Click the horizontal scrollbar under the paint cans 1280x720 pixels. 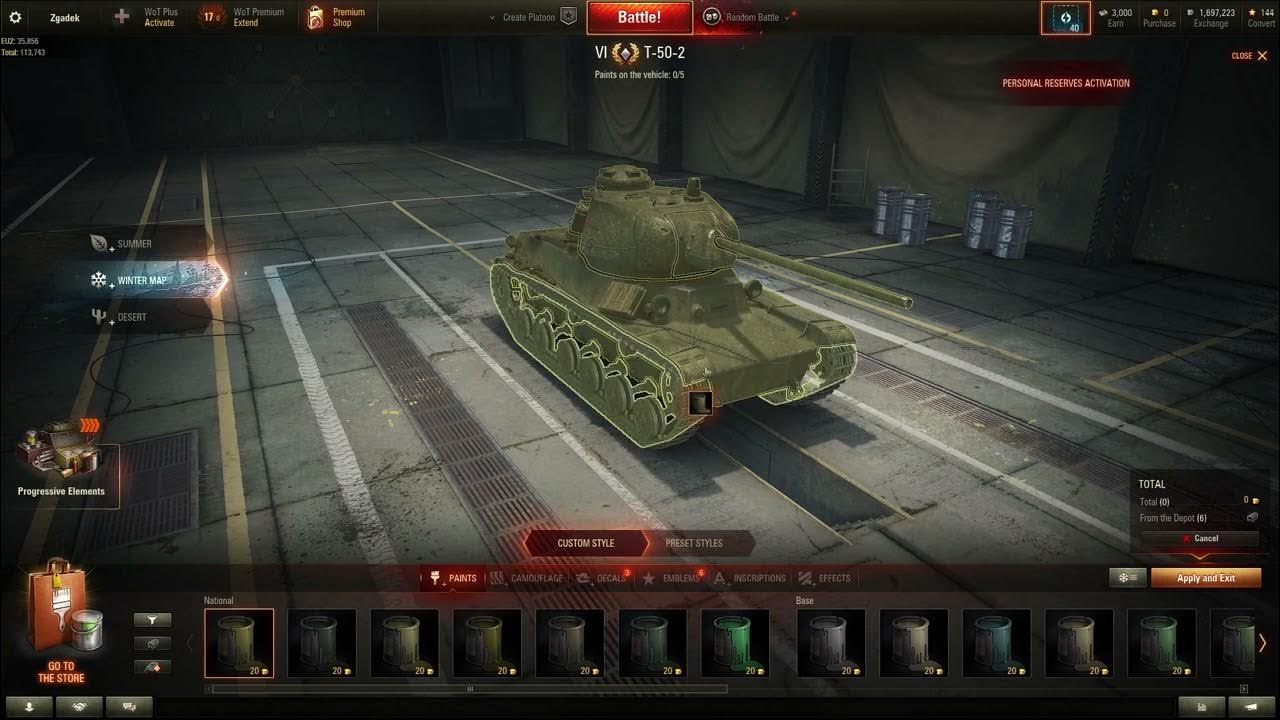coord(469,688)
